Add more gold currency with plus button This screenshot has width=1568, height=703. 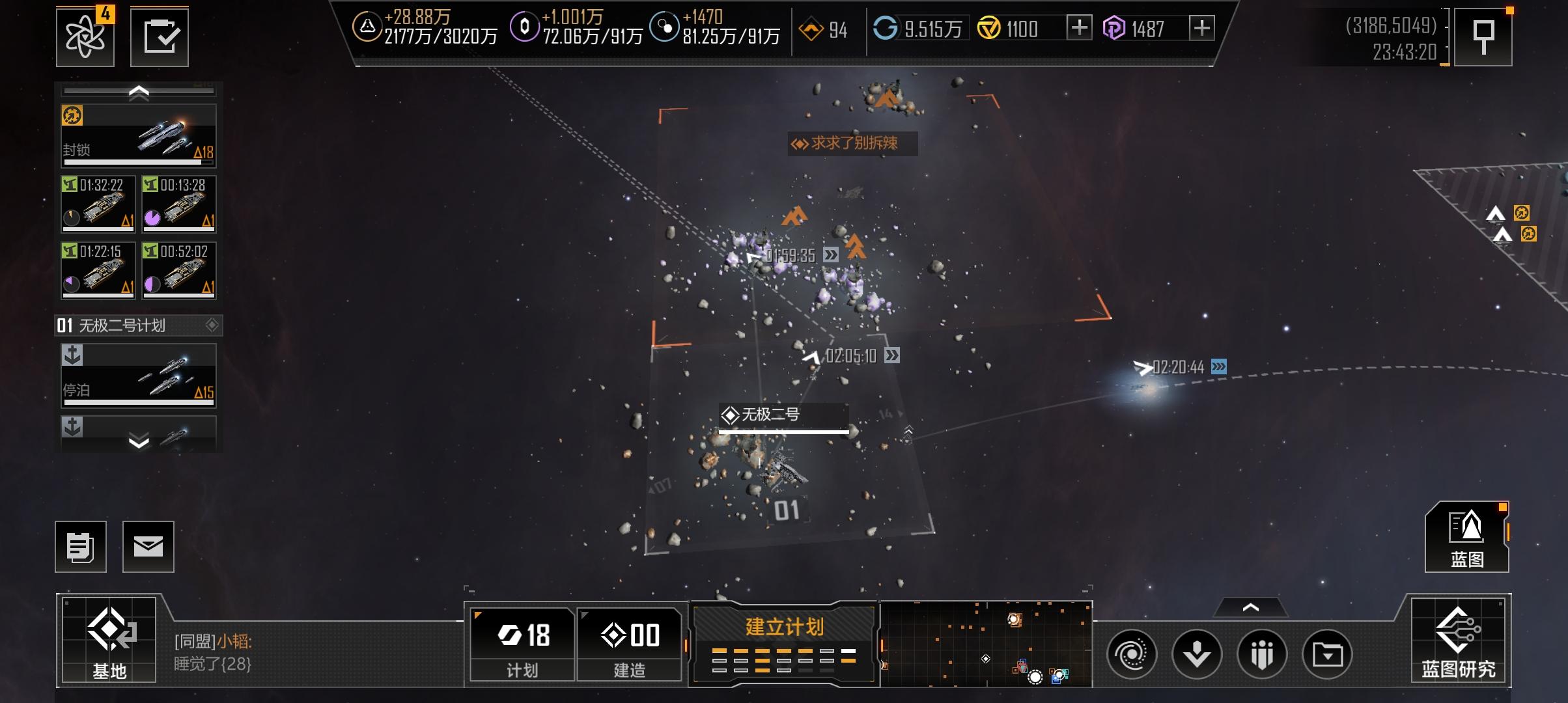(x=1079, y=28)
